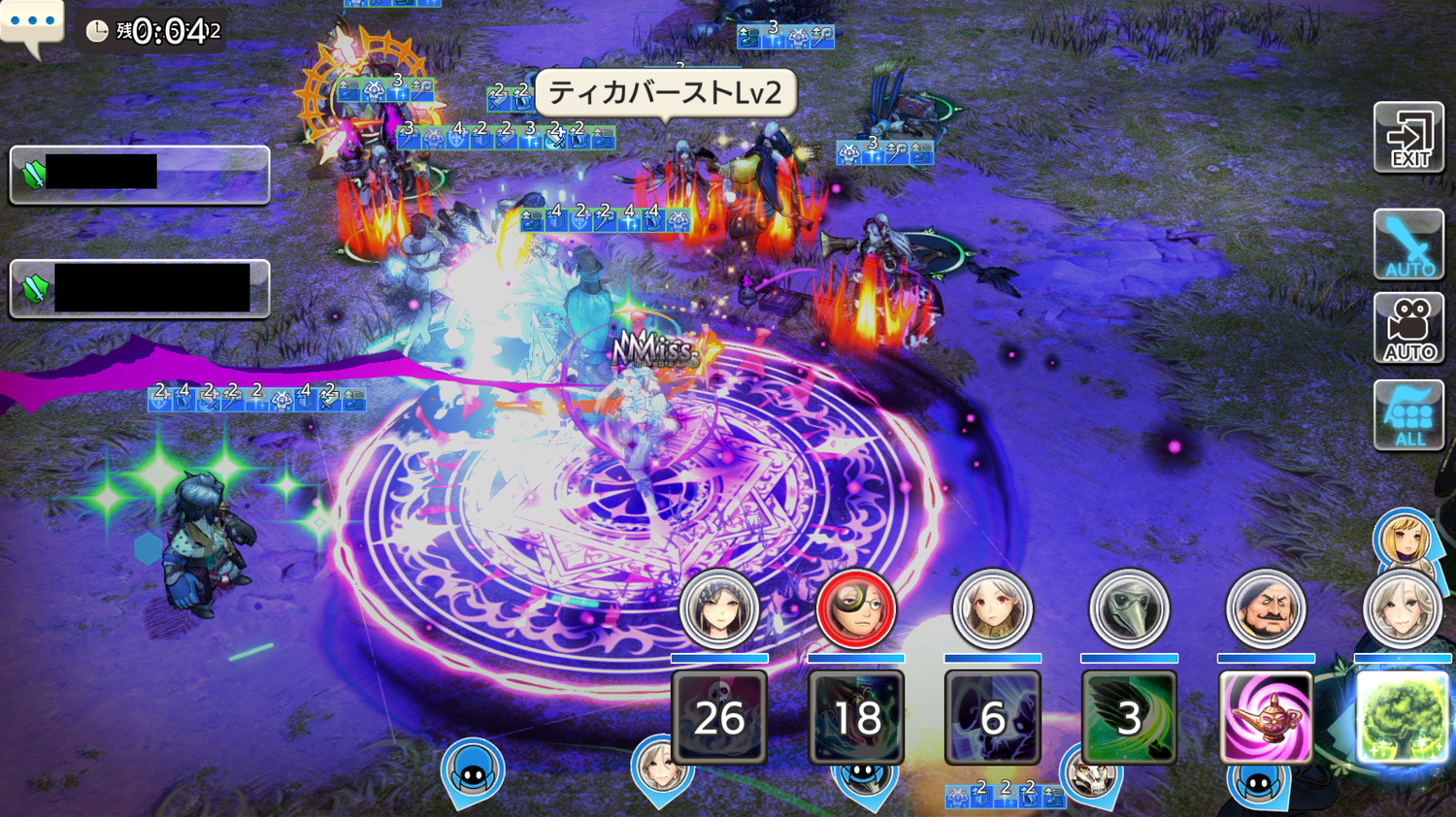The height and width of the screenshot is (817, 1456).
Task: Exit the battle with EXIT button
Action: click(1408, 138)
